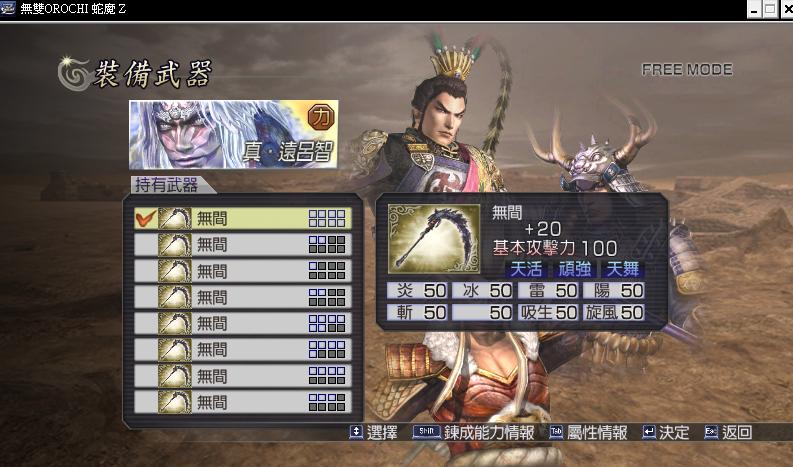Image resolution: width=793 pixels, height=467 pixels.
Task: Select the 天活 ability tag
Action: [x=526, y=269]
